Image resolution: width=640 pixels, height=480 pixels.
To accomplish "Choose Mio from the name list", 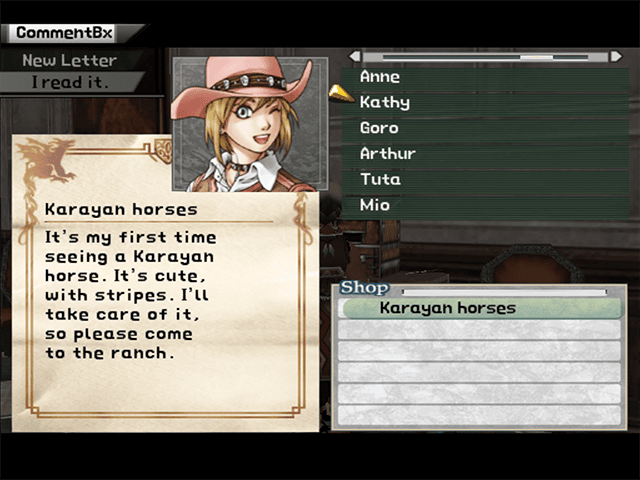I will click(375, 205).
